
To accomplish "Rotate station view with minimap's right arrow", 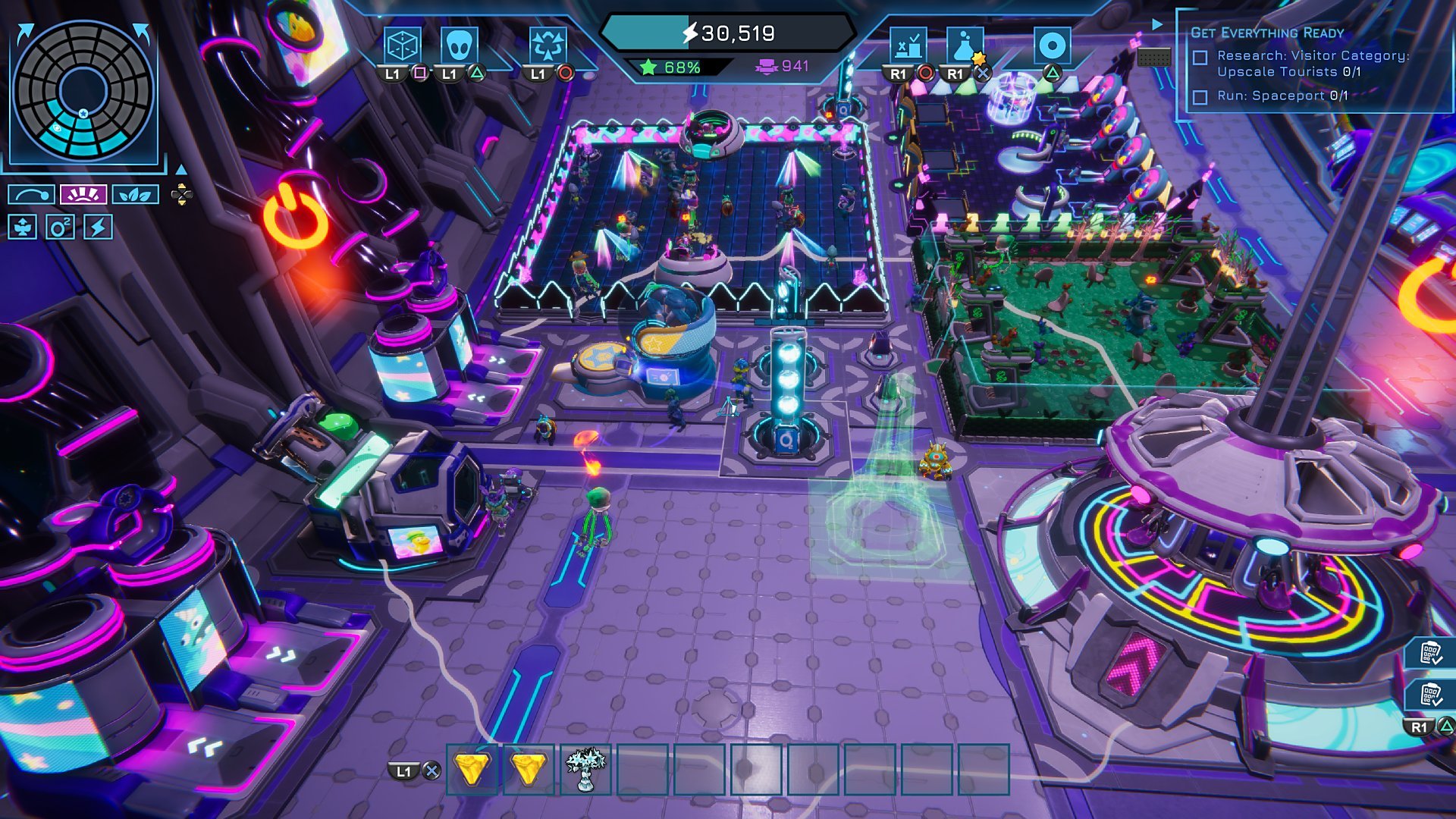I will click(x=142, y=32).
